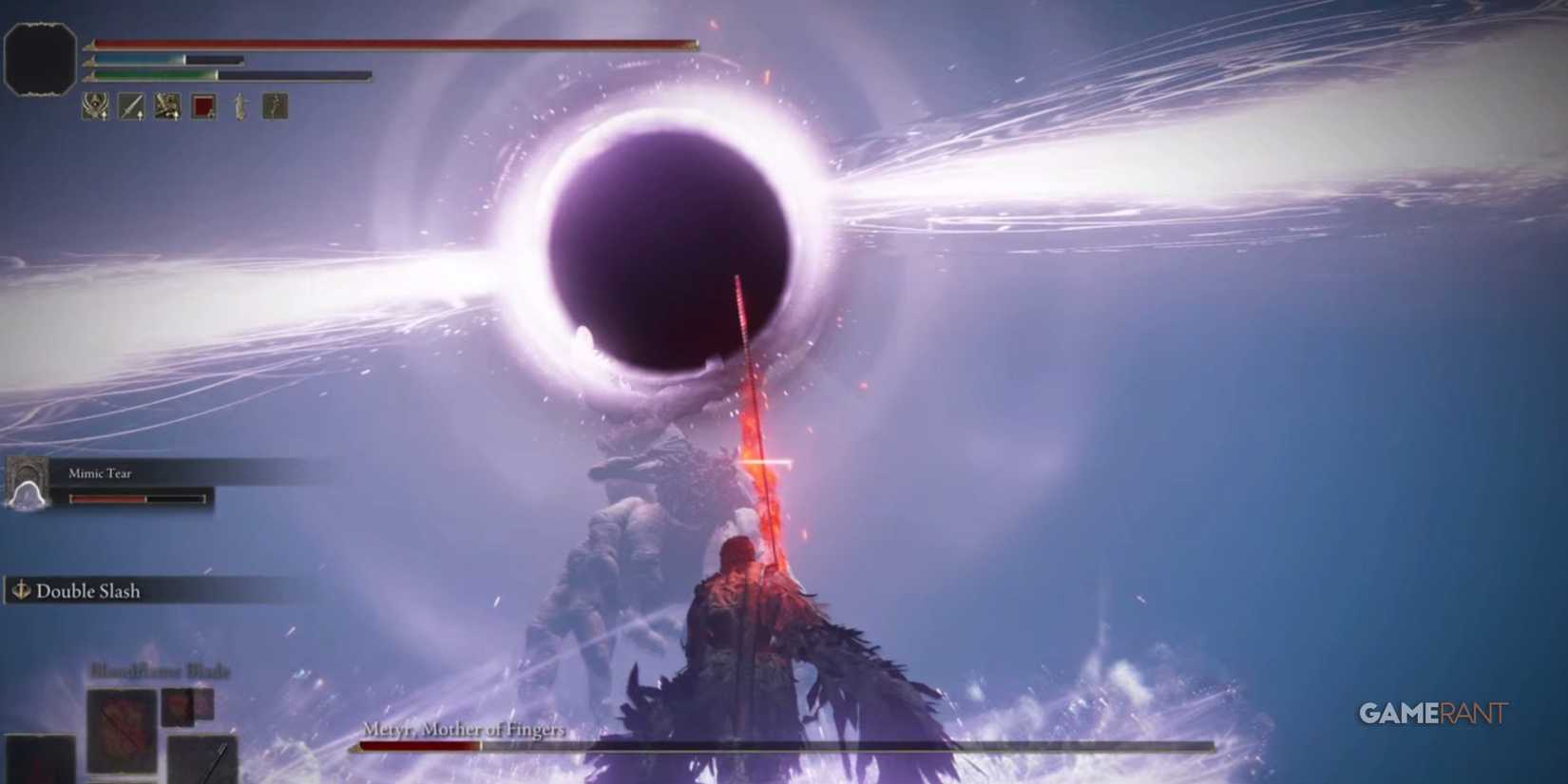
Task: Click the empty character portrait frame
Action: click(42, 57)
